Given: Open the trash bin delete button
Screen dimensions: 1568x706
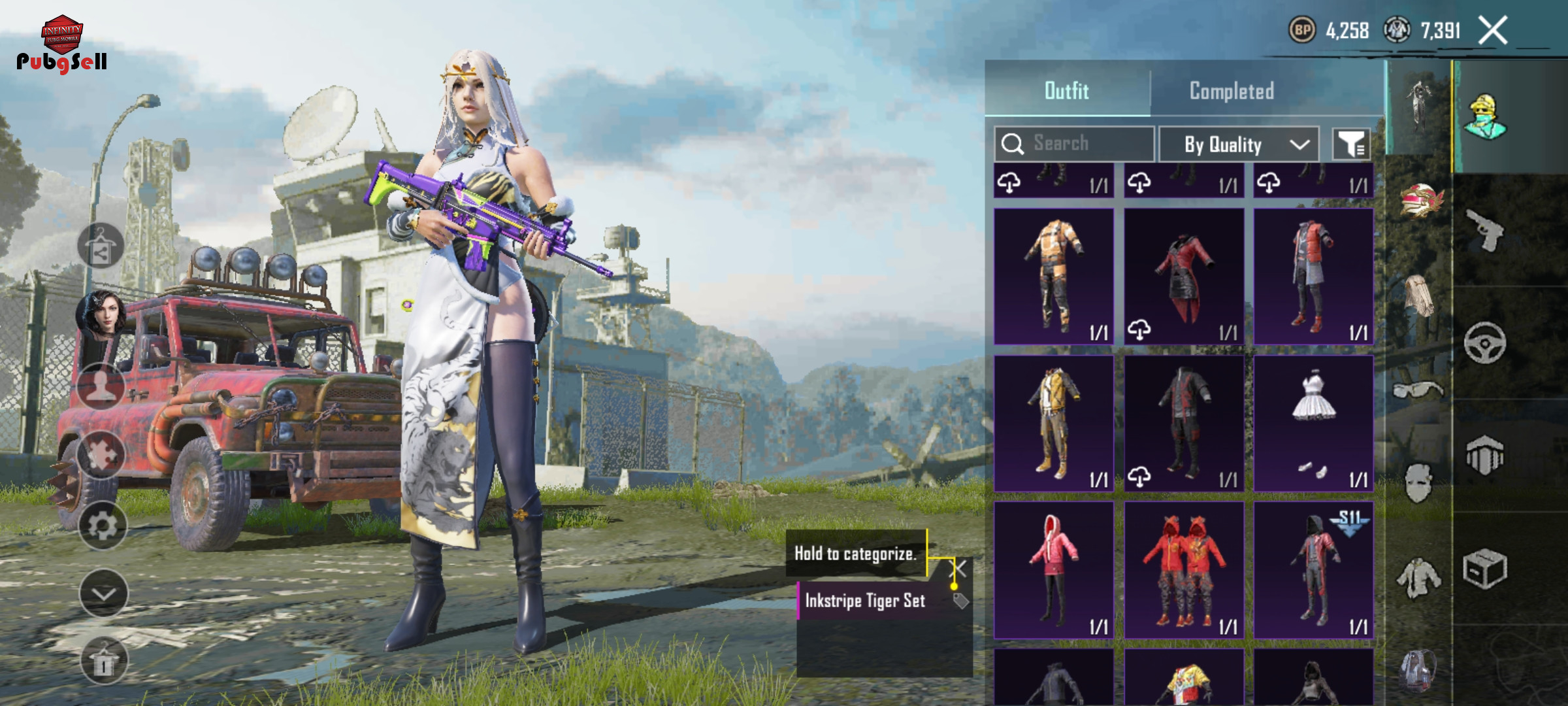Looking at the screenshot, I should [x=103, y=661].
